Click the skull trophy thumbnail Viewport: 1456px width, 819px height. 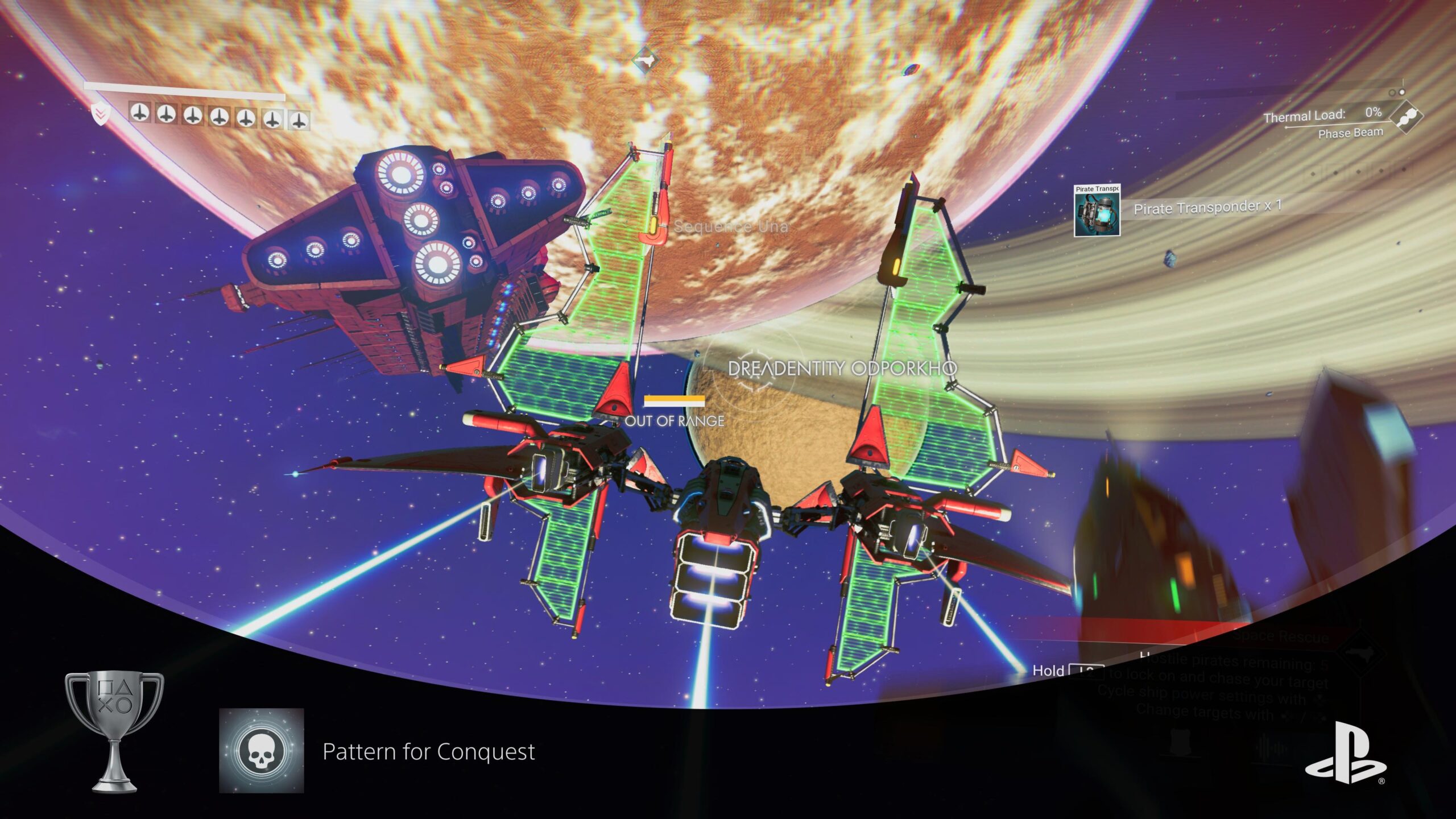262,751
